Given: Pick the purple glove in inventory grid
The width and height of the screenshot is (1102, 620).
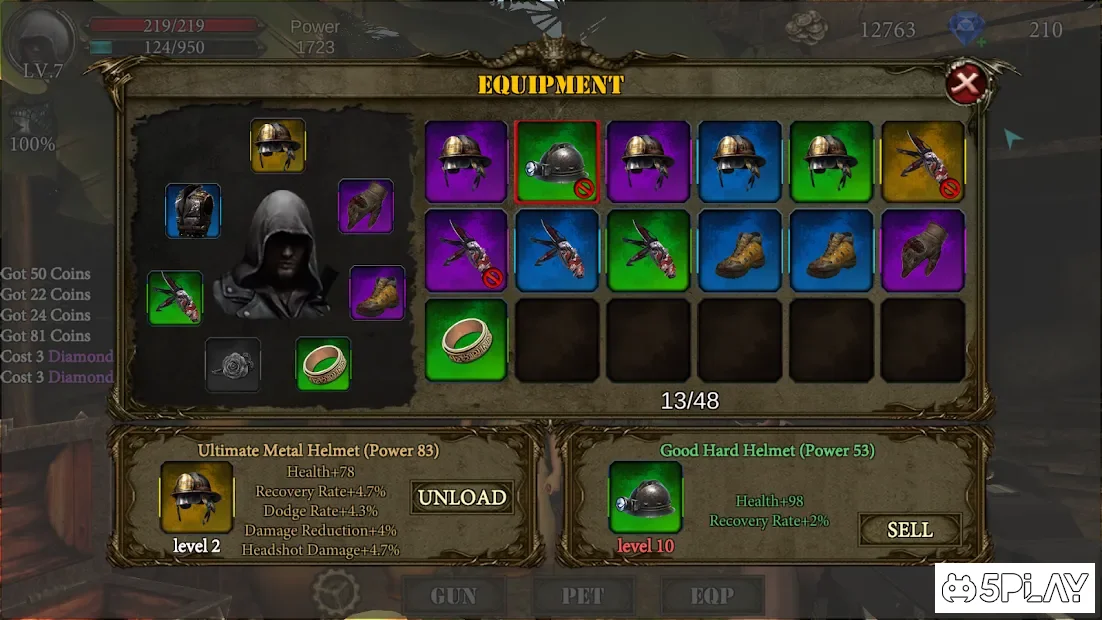Looking at the screenshot, I should pyautogui.click(x=923, y=251).
